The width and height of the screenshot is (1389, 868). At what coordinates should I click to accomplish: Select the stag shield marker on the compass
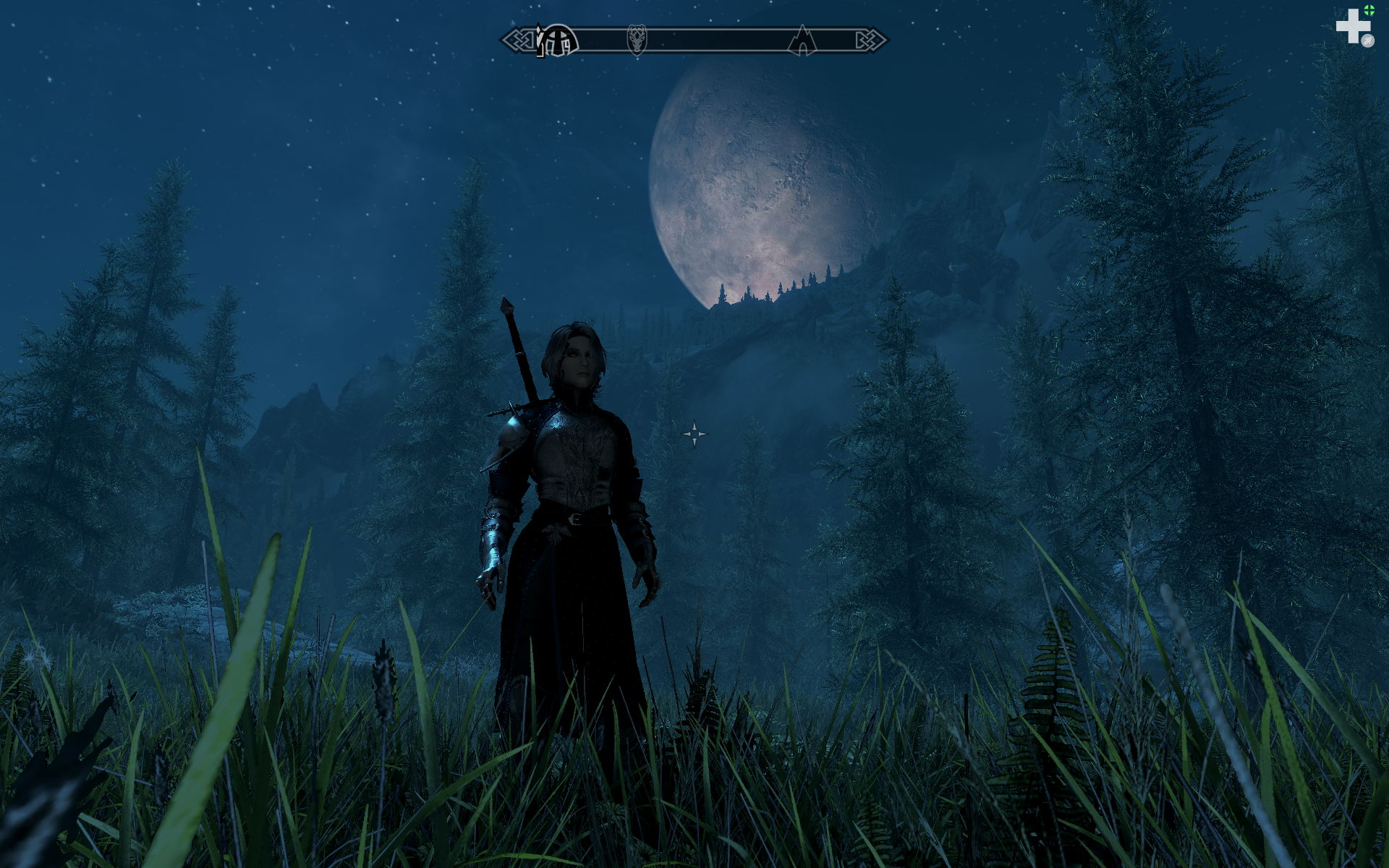click(x=637, y=39)
